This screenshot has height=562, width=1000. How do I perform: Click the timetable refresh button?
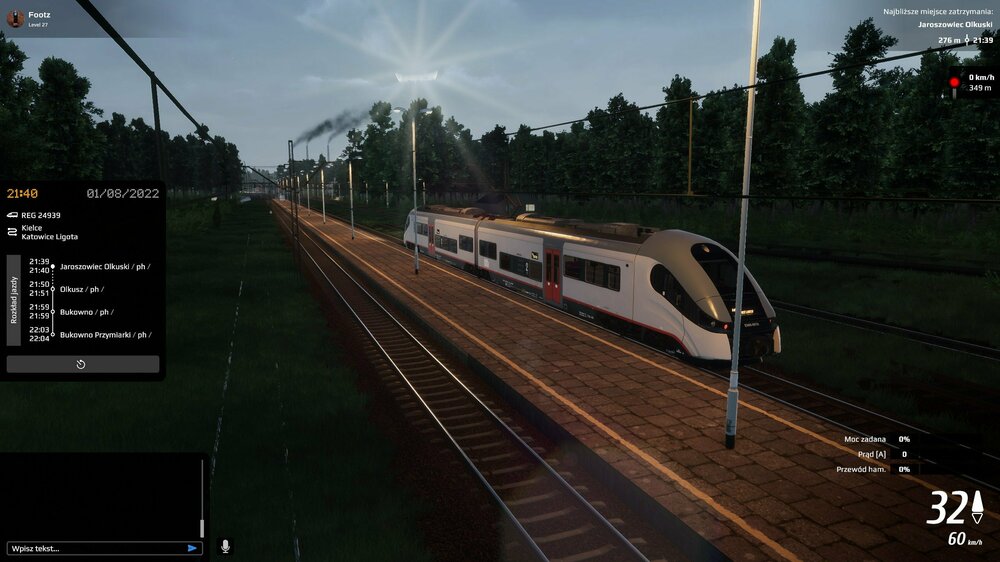82,365
